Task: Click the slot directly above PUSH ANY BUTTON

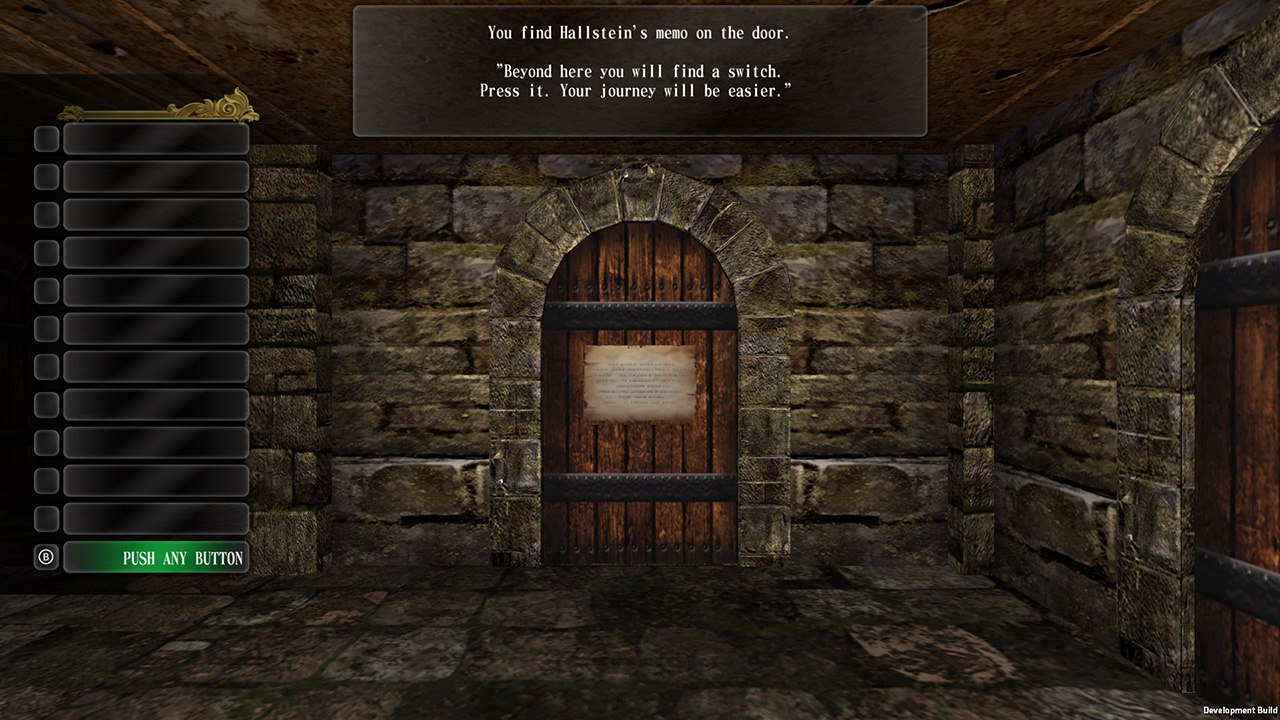Action: [156, 518]
